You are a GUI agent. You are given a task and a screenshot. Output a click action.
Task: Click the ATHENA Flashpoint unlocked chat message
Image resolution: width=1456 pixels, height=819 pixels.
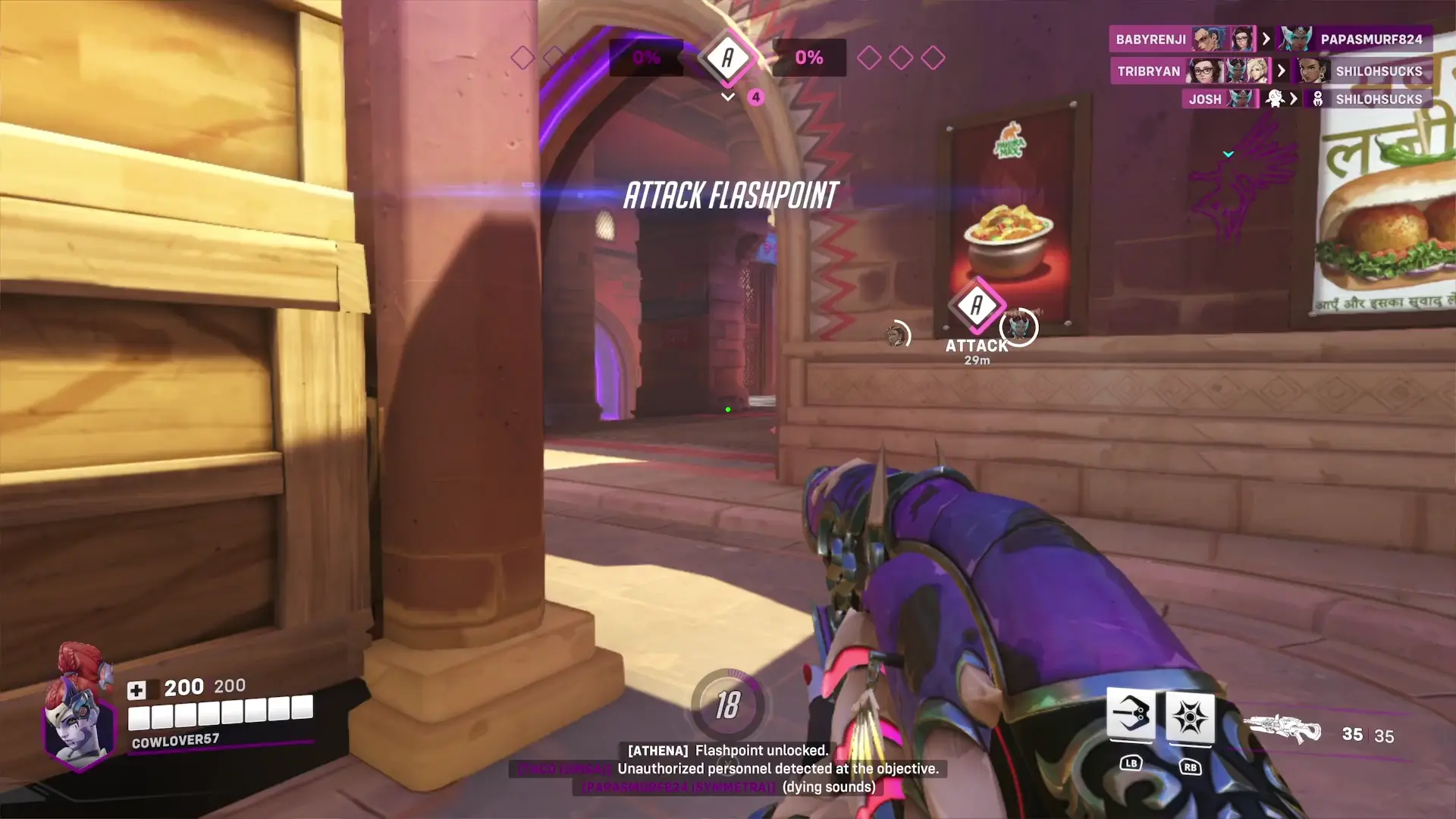727,751
